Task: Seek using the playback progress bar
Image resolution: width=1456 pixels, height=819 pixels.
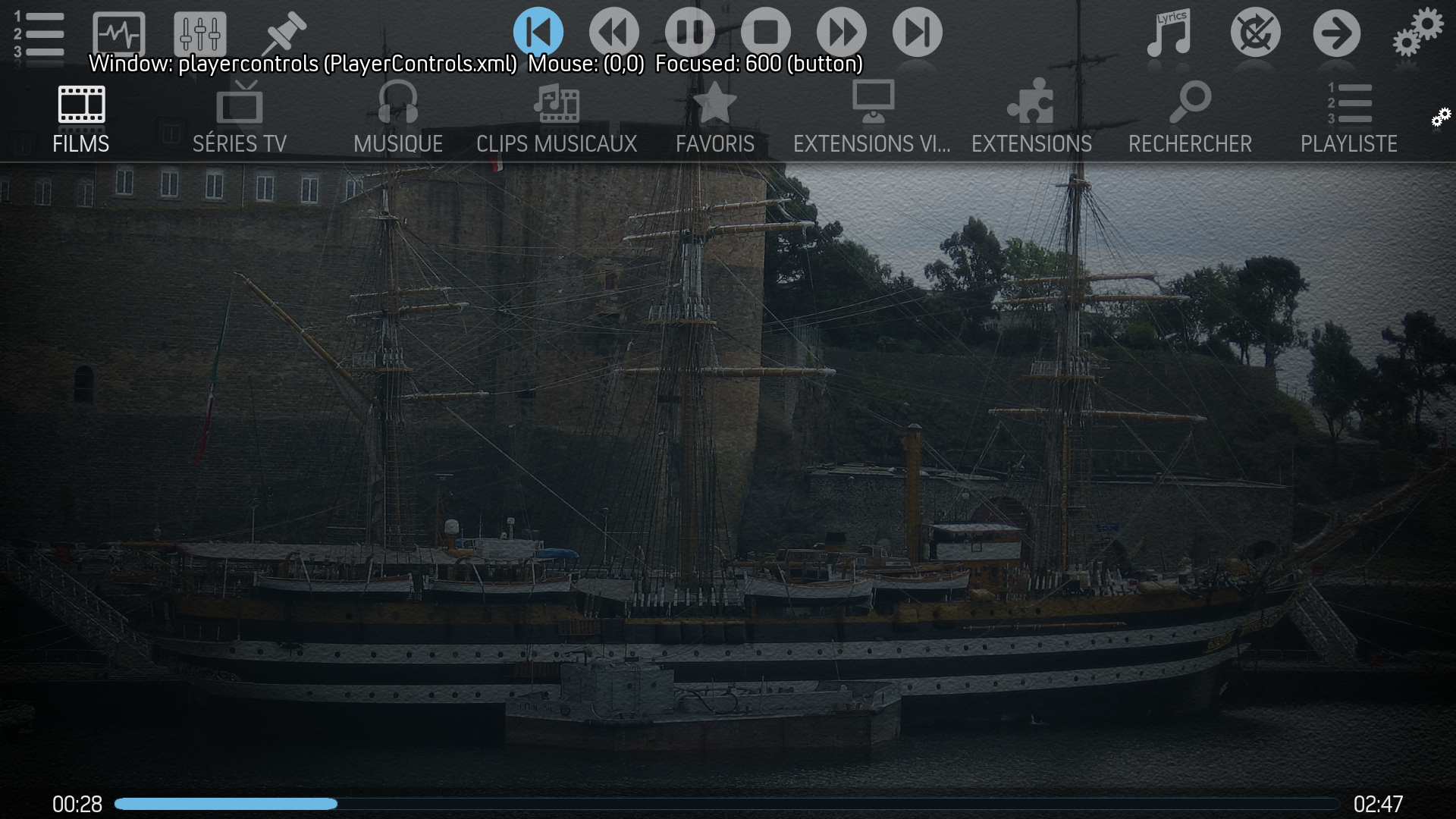Action: pos(726,804)
